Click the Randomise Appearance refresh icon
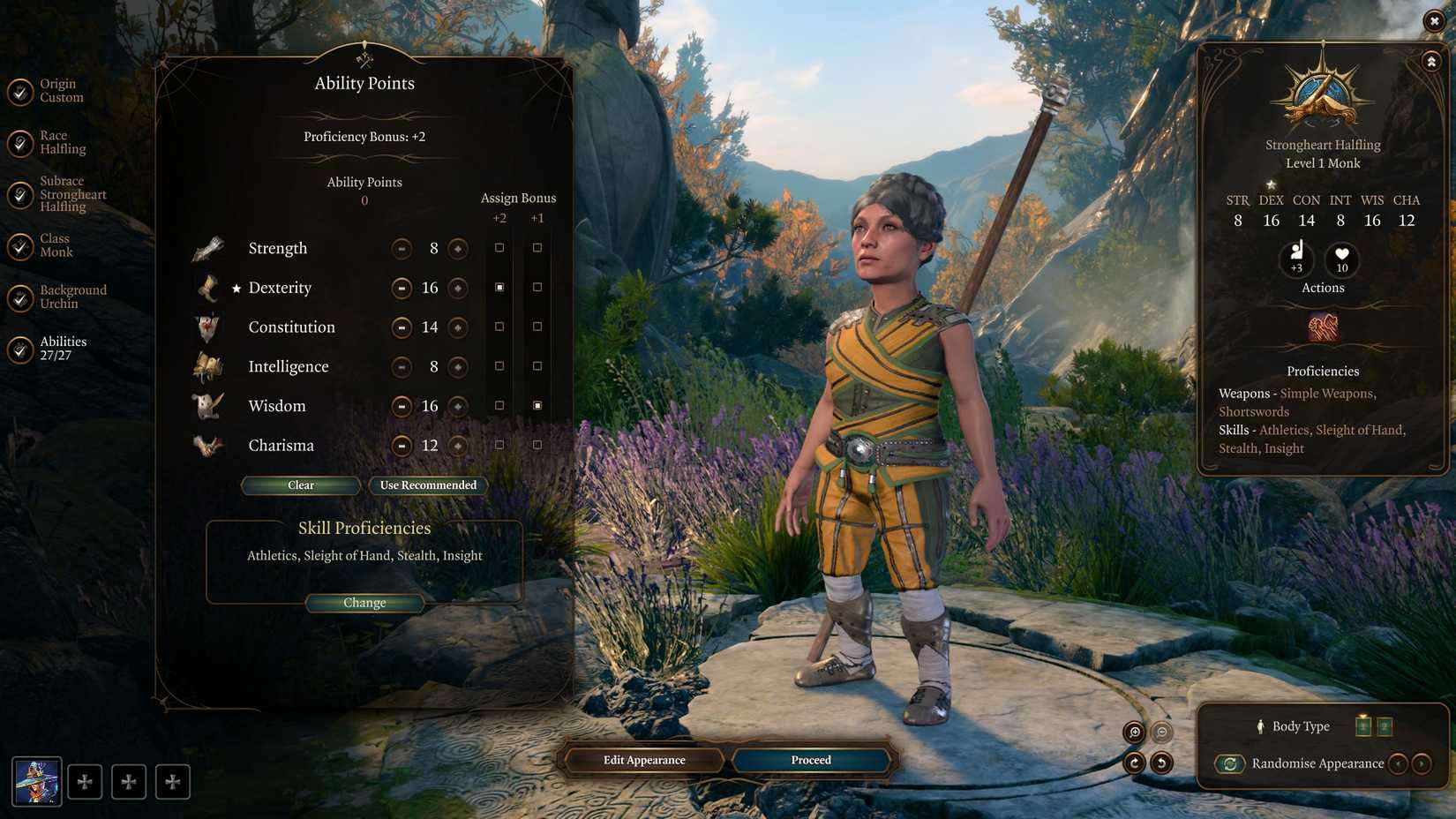This screenshot has width=1456, height=819. pos(1230,764)
